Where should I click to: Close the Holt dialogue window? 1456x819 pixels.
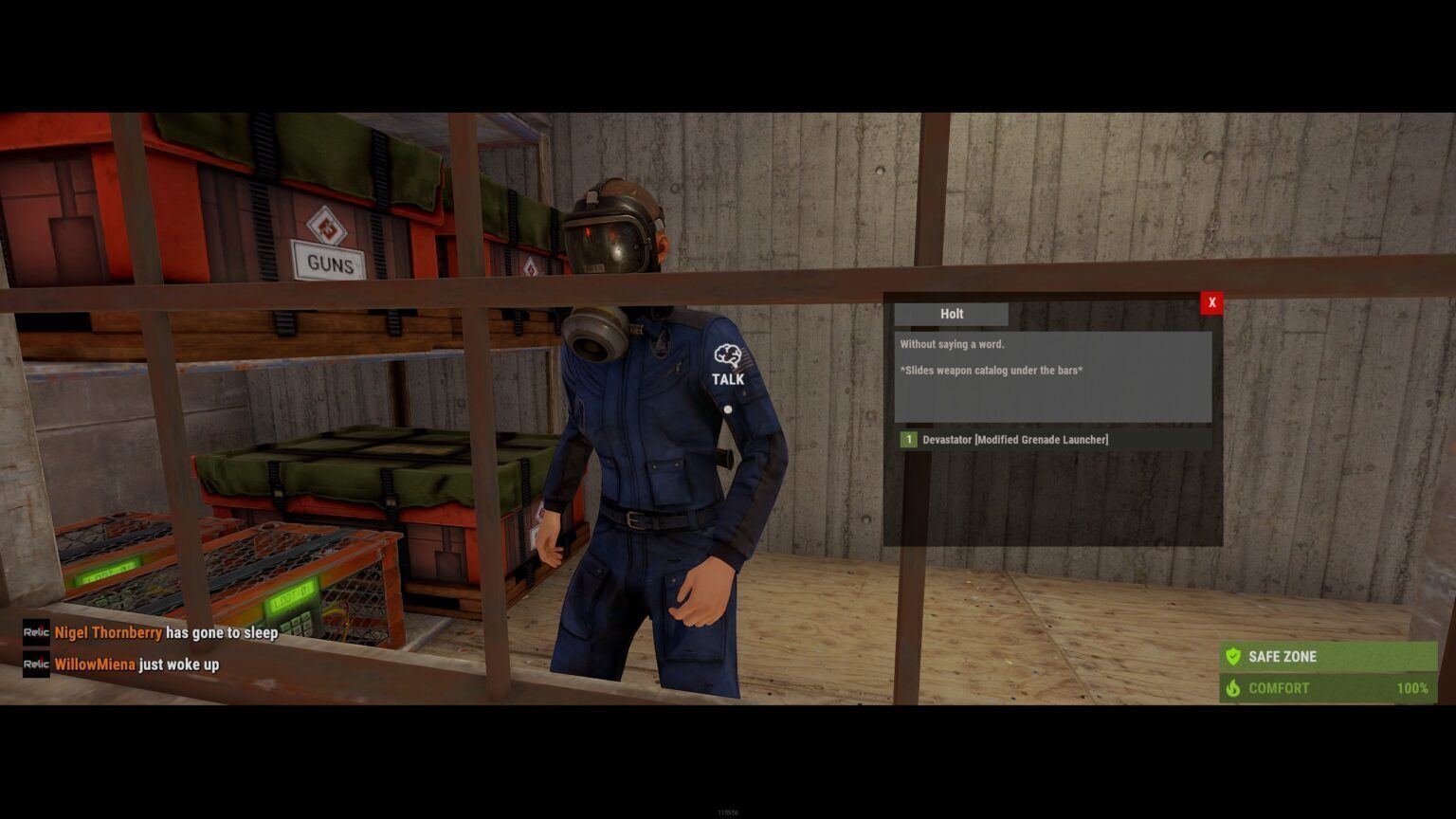point(1211,302)
